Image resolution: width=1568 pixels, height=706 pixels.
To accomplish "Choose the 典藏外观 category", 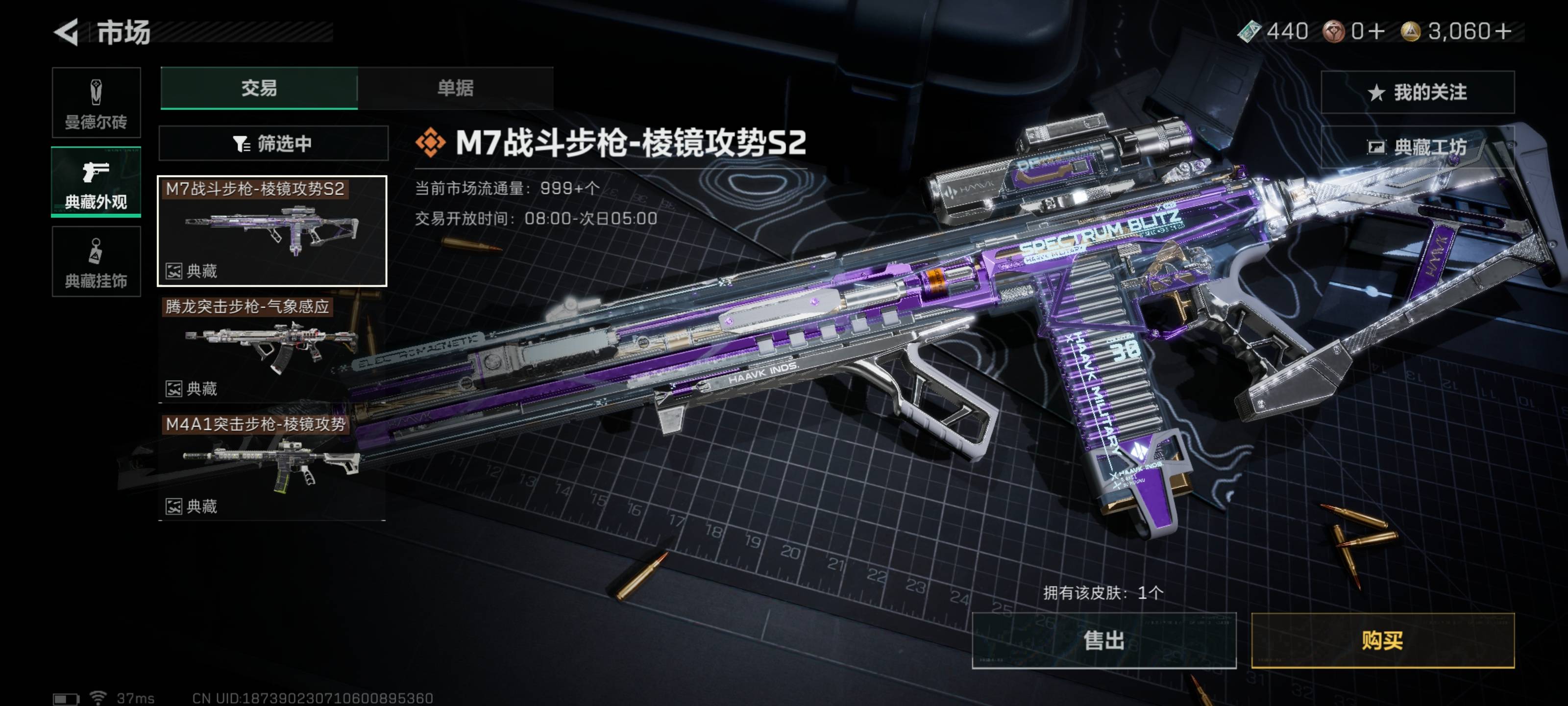I will tap(96, 182).
